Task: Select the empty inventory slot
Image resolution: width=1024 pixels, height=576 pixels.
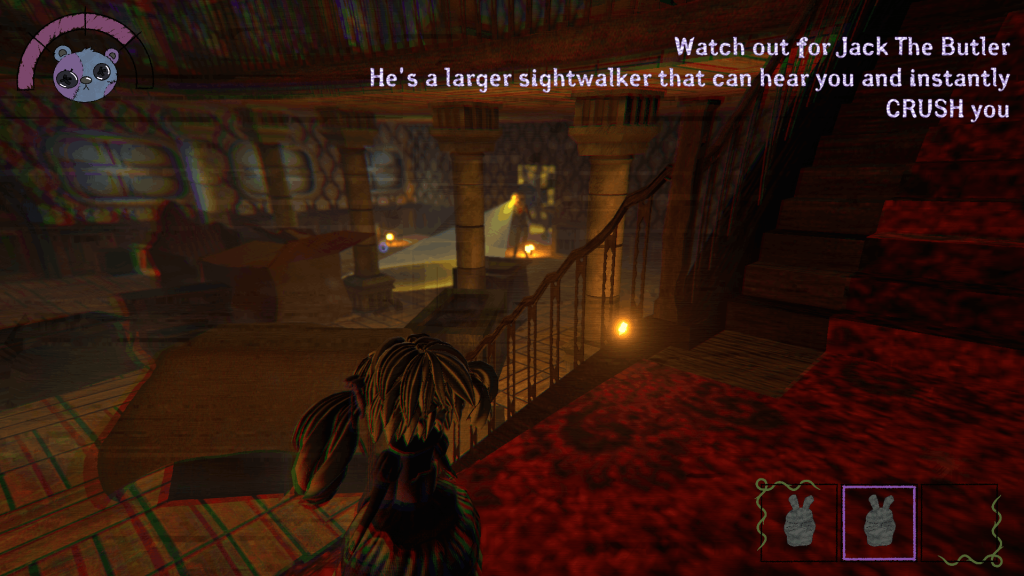Action: click(x=958, y=522)
